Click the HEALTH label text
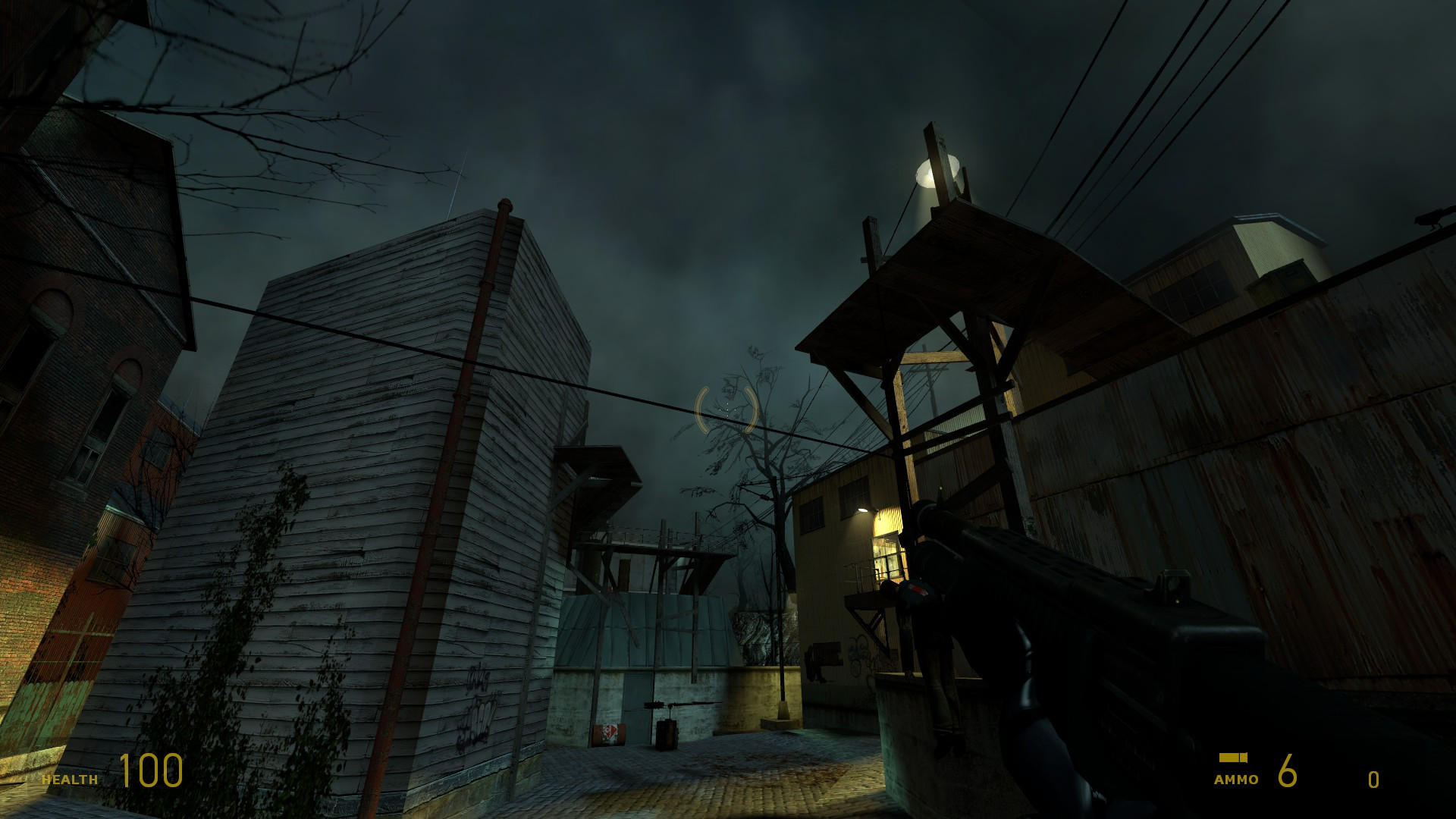Viewport: 1456px width, 819px height. 70,779
